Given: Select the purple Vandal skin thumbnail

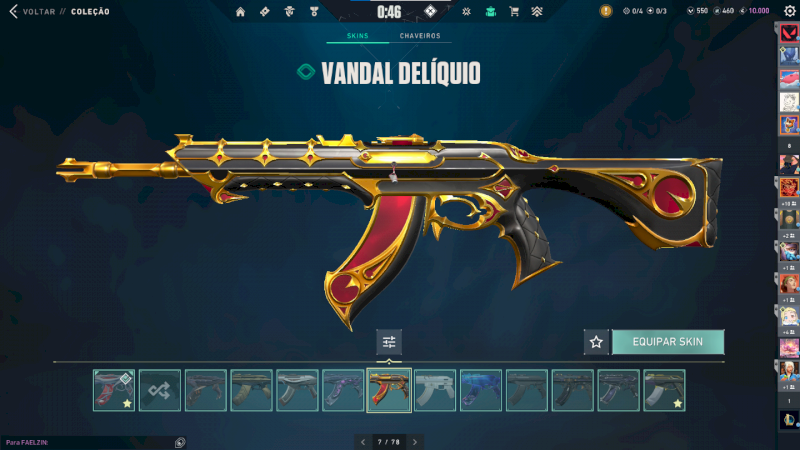Looking at the screenshot, I should click(343, 390).
